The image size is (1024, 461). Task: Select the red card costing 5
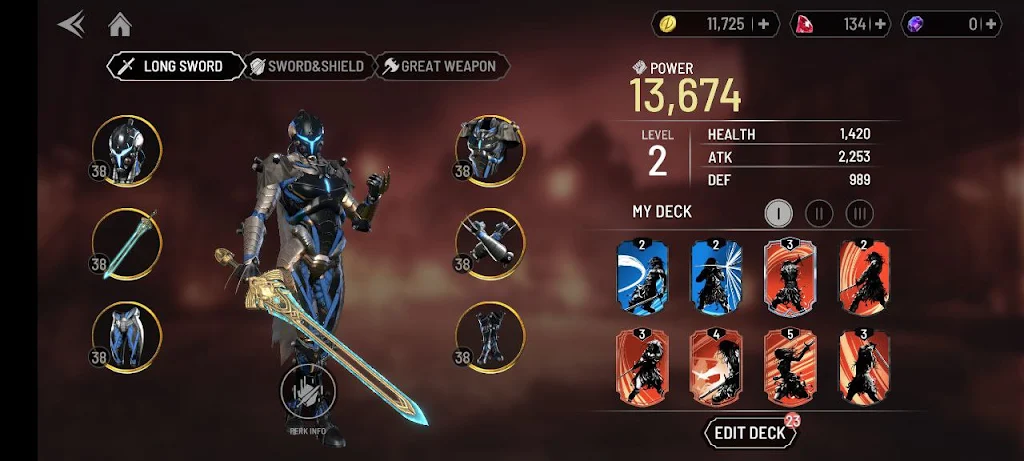[790, 365]
